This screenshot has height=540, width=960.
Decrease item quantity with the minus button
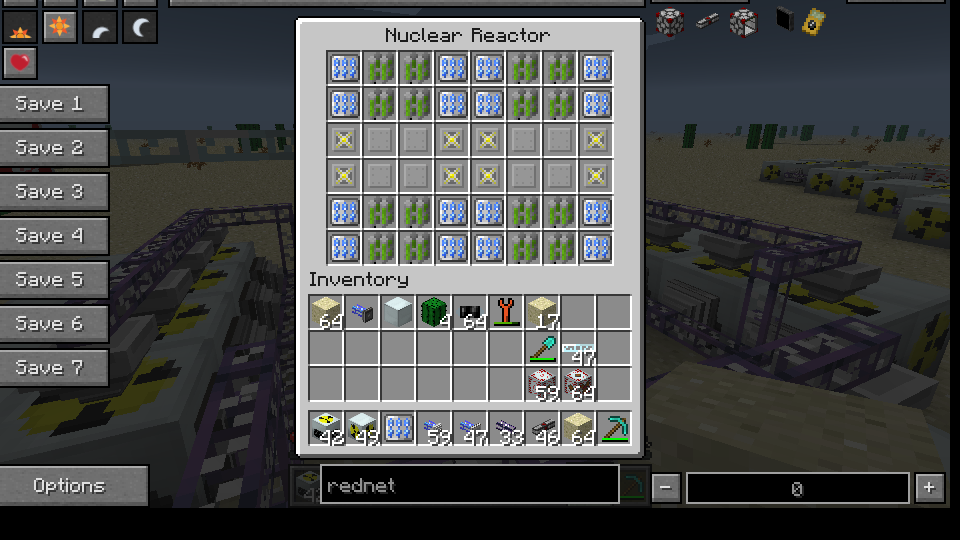(666, 488)
